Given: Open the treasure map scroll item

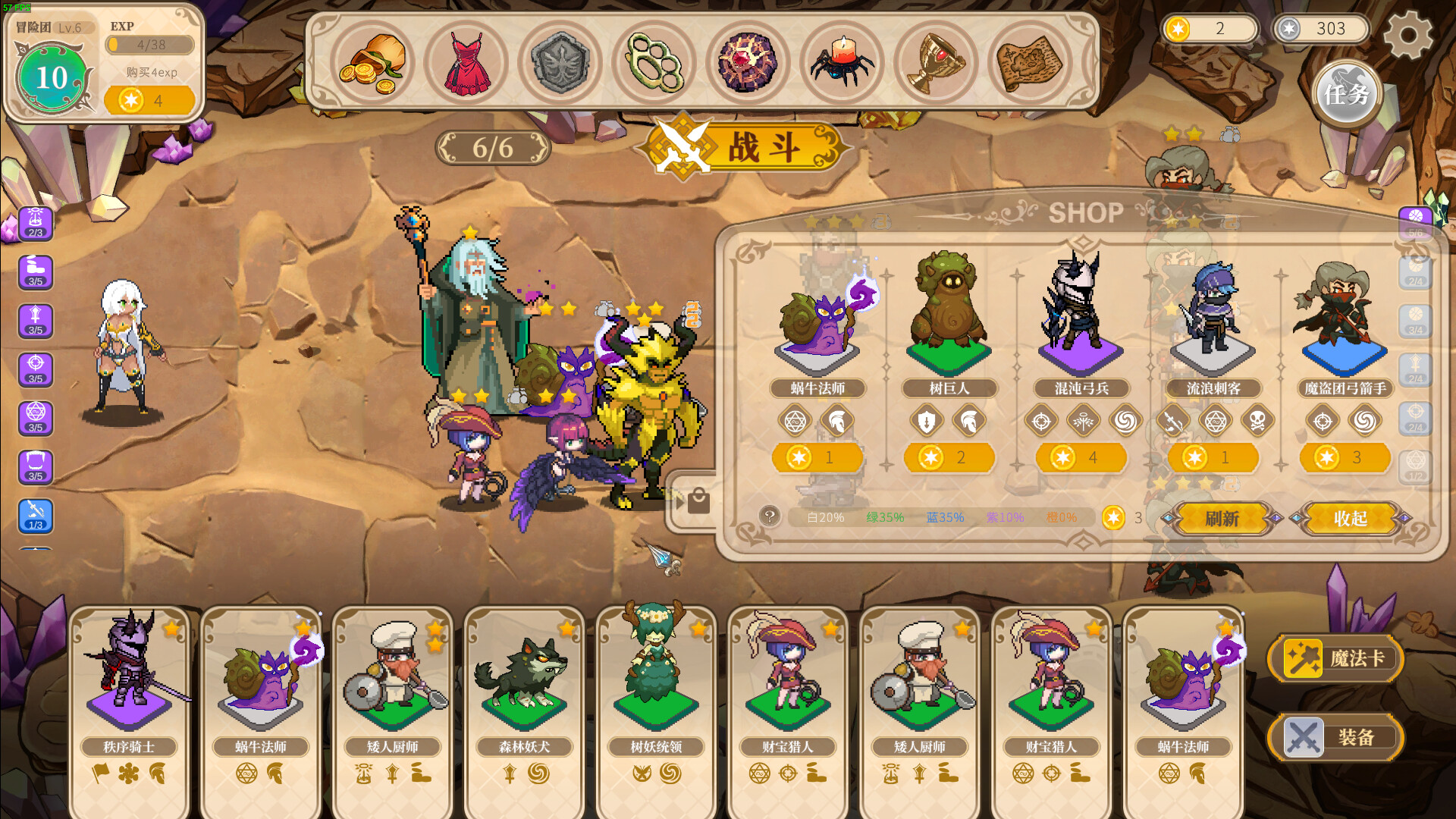Looking at the screenshot, I should pos(1028,64).
